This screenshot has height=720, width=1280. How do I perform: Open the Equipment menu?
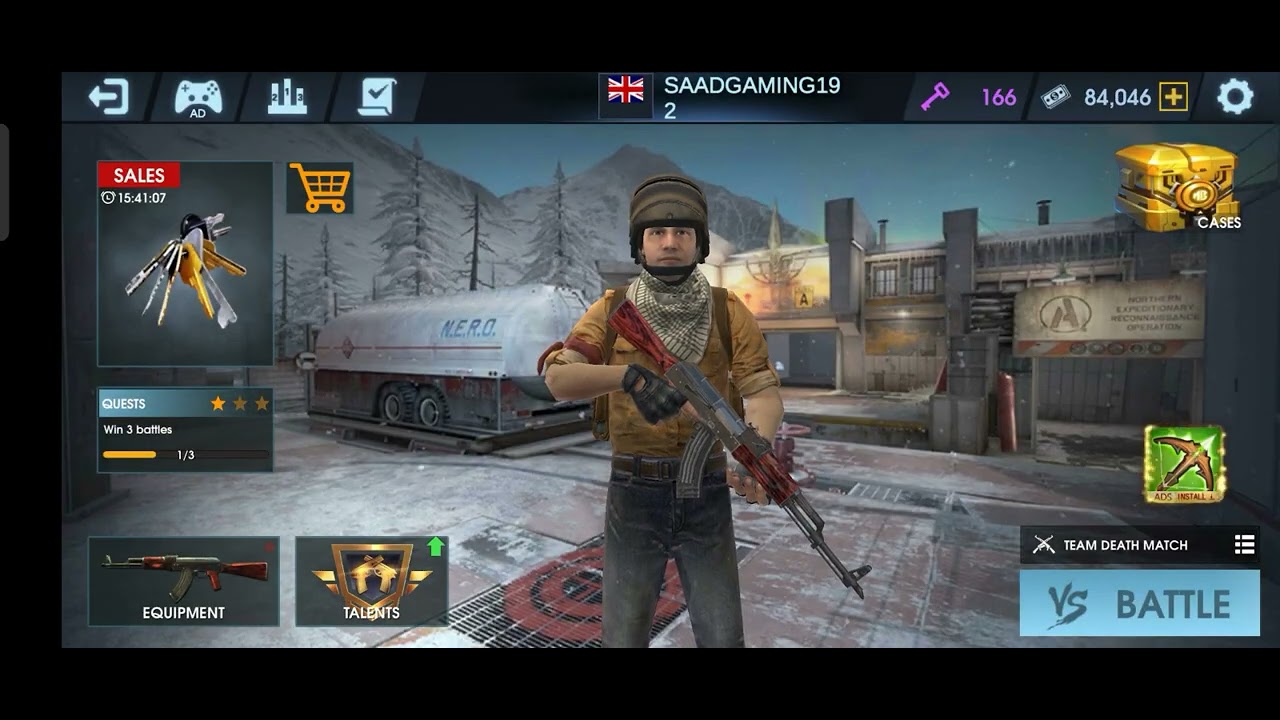pyautogui.click(x=184, y=581)
